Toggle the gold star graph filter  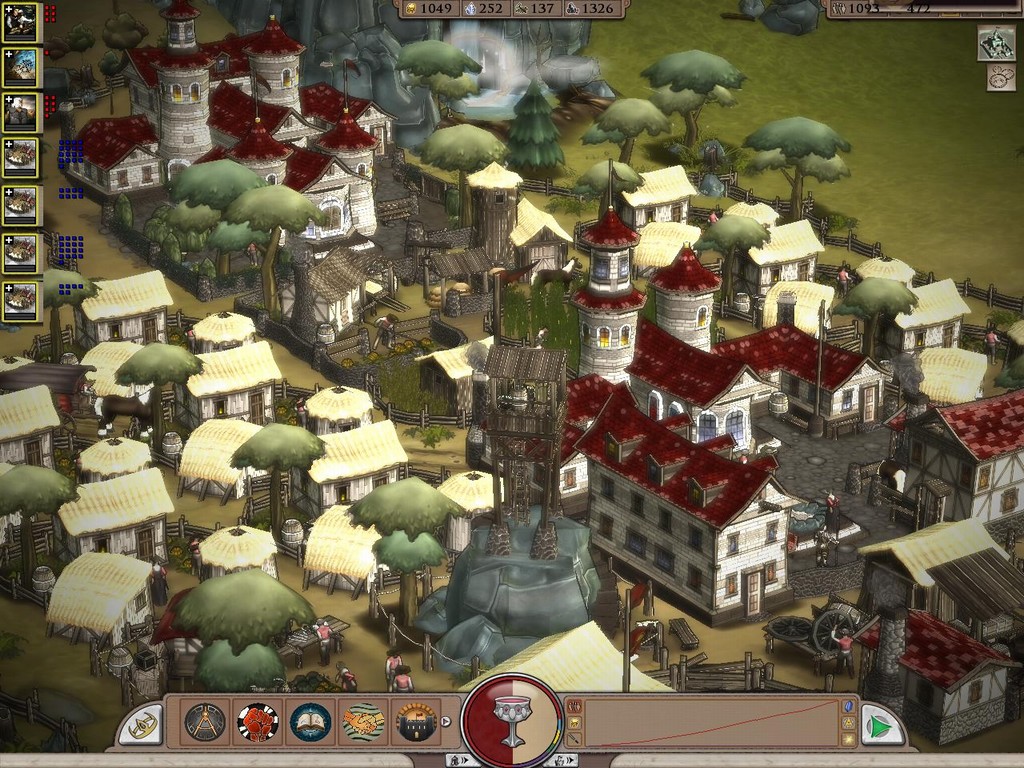pyautogui.click(x=849, y=739)
